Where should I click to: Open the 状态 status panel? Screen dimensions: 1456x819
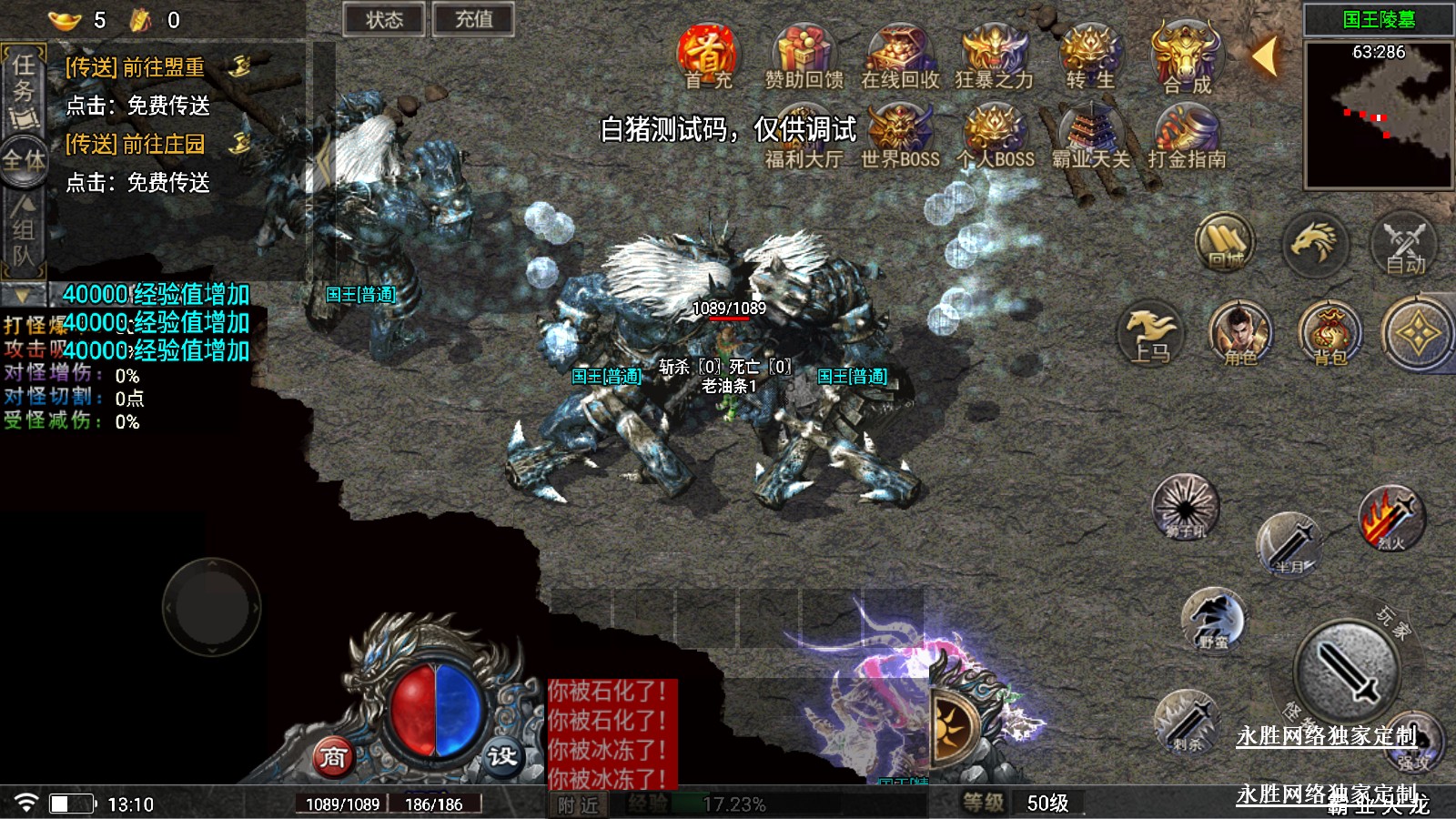point(384,19)
